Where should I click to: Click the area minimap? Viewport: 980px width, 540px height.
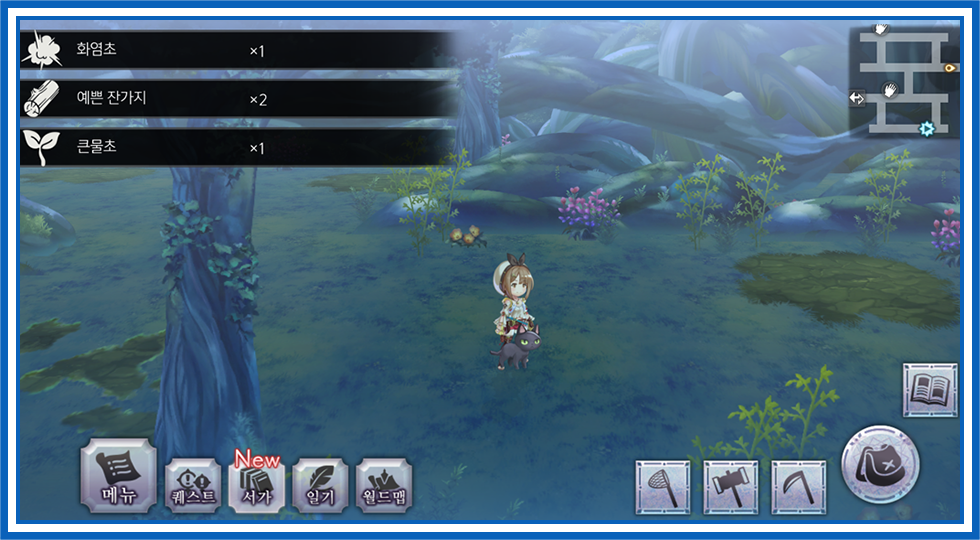pyautogui.click(x=903, y=81)
